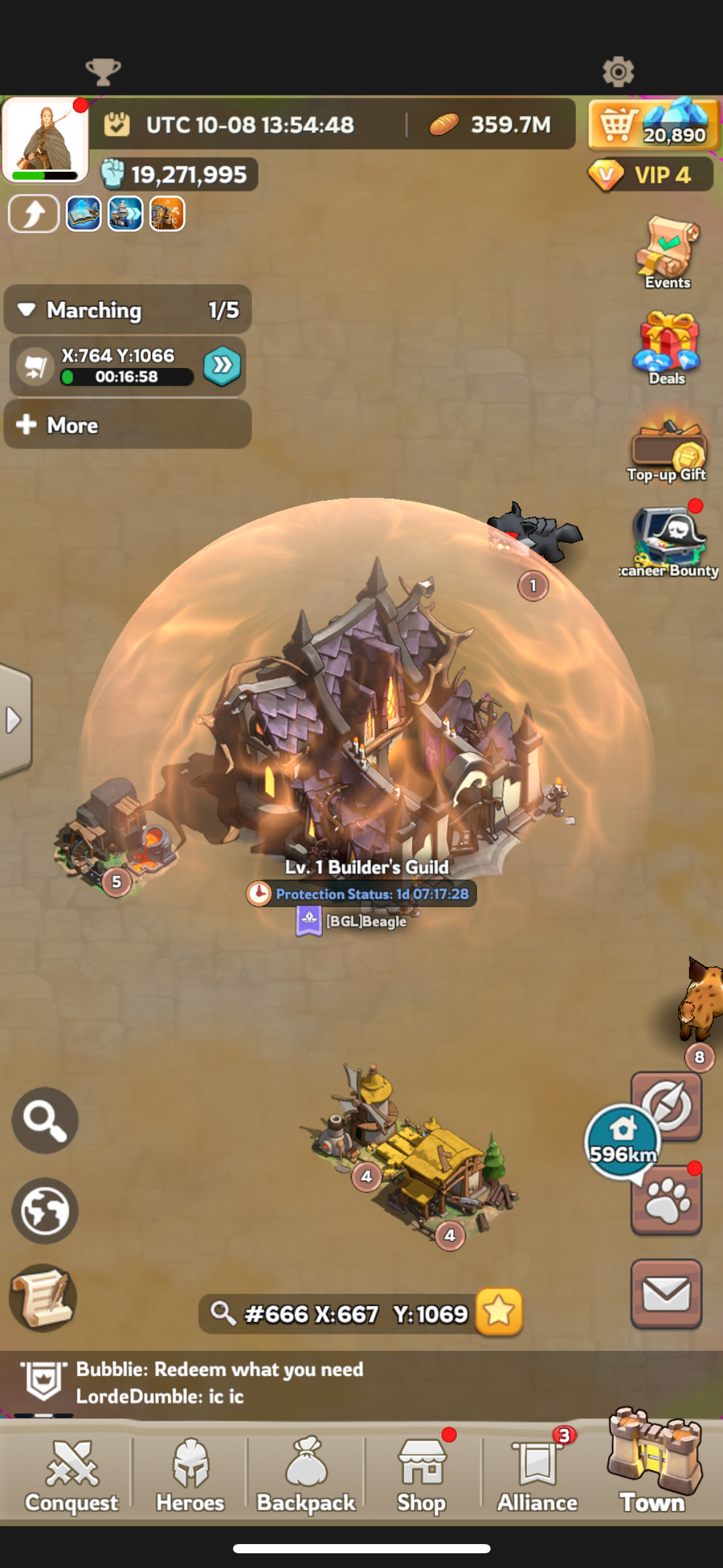Expand the More queue list

pyautogui.click(x=127, y=425)
